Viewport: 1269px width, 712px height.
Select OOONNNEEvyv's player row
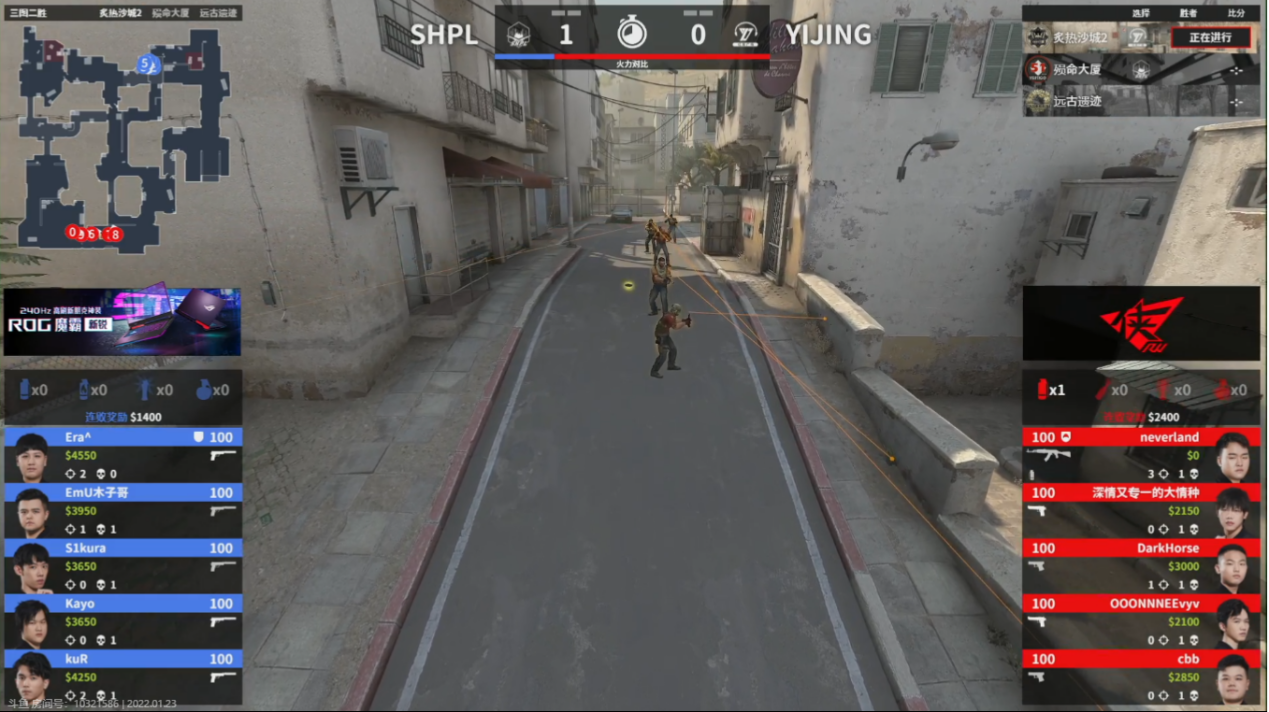[x=1140, y=622]
